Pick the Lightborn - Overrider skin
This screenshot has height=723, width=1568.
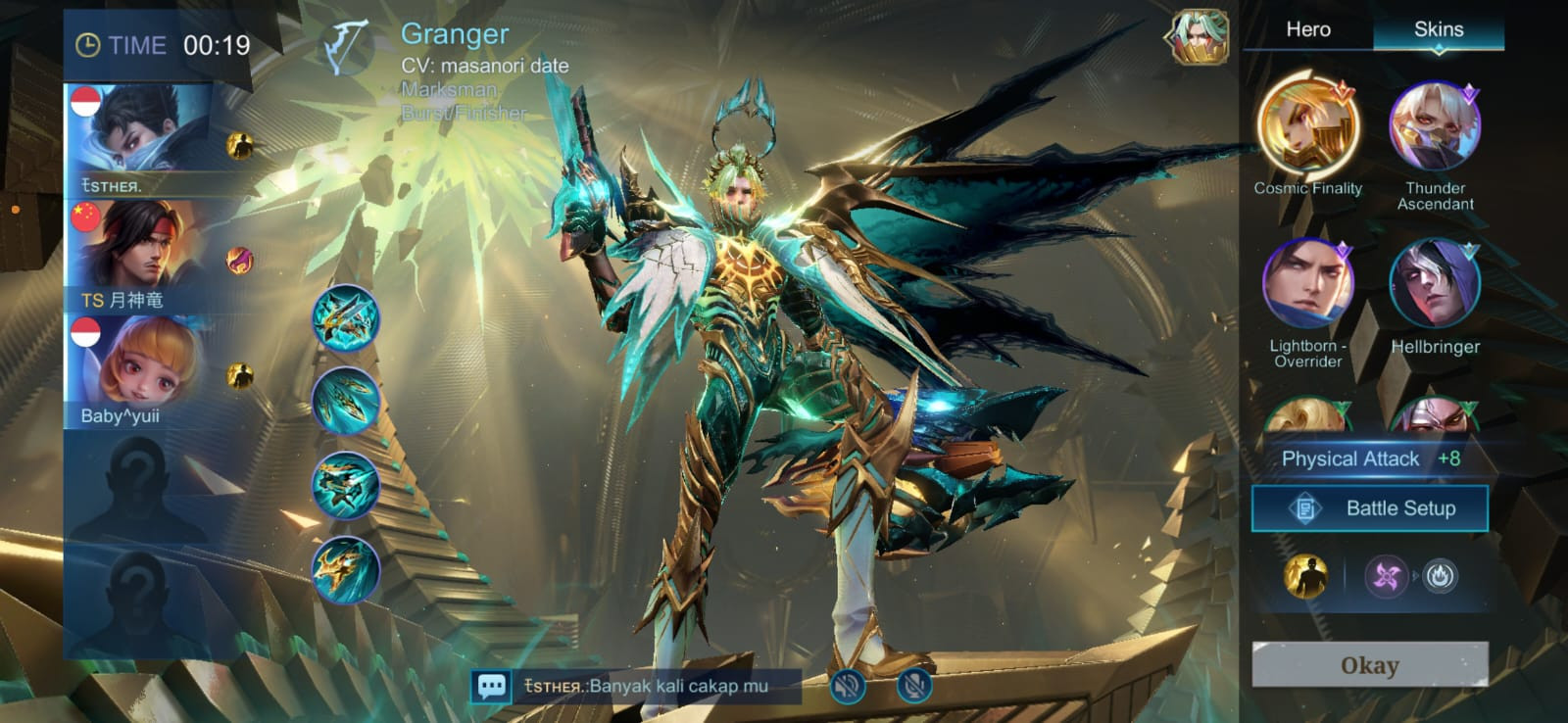pyautogui.click(x=1307, y=284)
